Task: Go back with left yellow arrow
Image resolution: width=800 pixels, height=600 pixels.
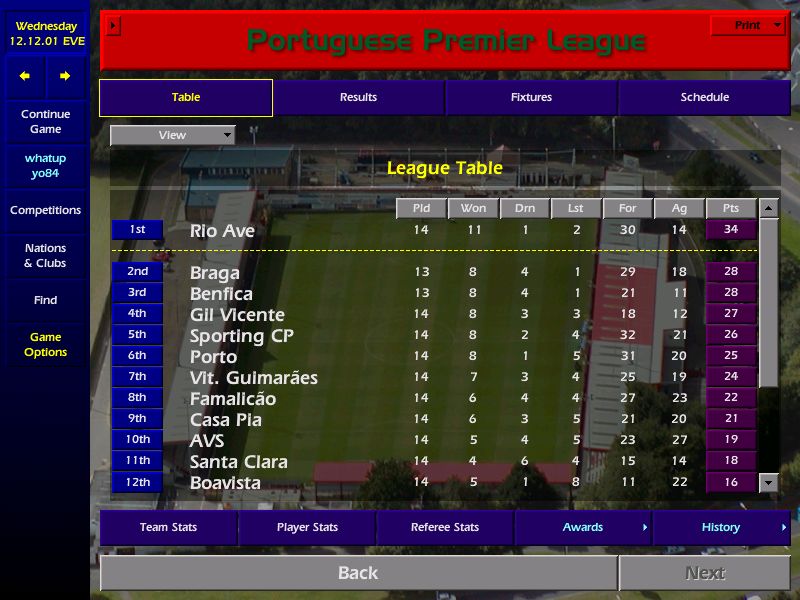Action: (x=25, y=76)
